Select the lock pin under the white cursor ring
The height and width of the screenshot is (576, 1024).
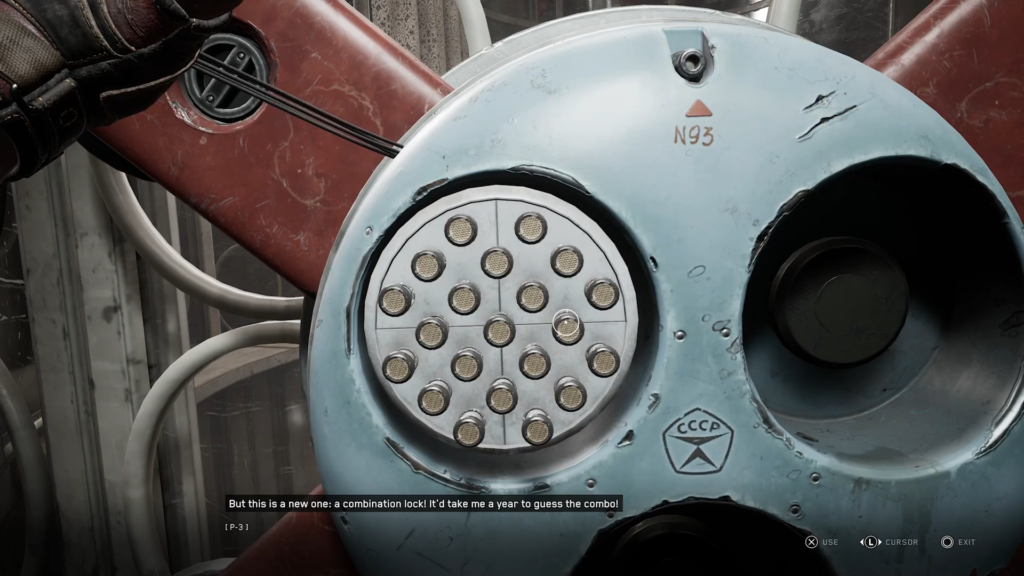point(566,325)
